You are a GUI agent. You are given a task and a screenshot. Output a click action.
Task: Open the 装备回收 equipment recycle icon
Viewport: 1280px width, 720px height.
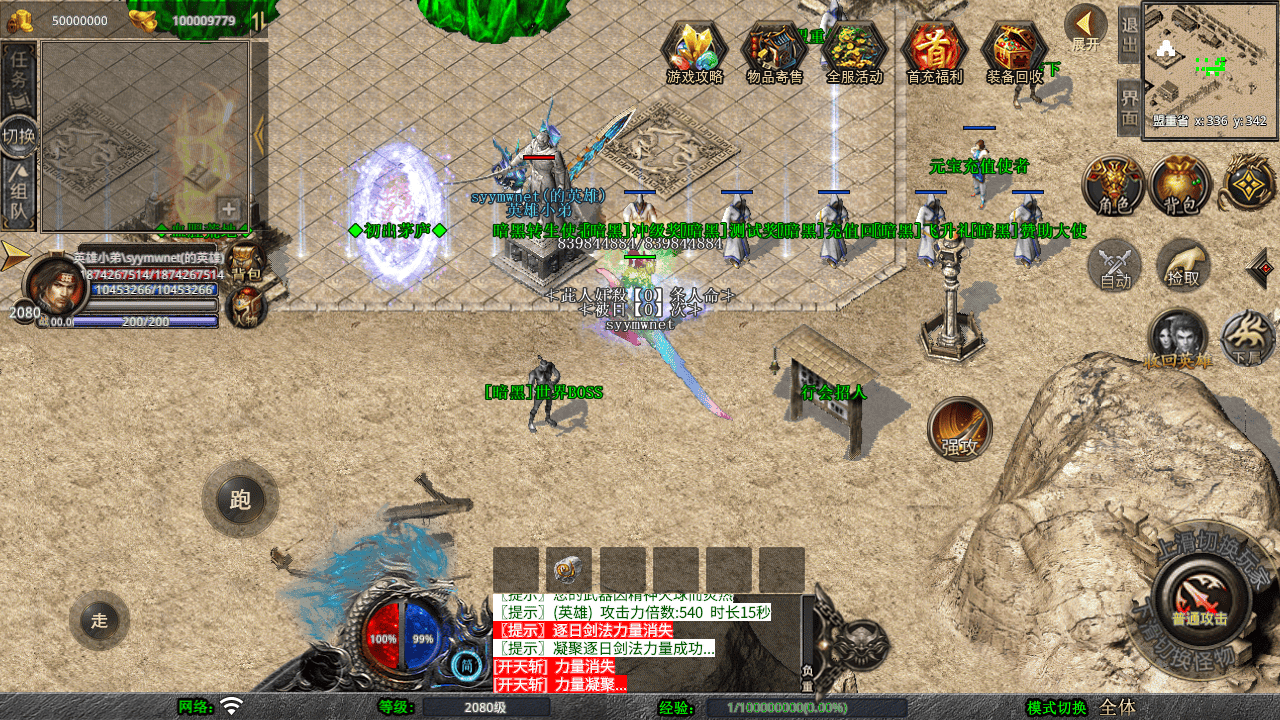click(1014, 51)
